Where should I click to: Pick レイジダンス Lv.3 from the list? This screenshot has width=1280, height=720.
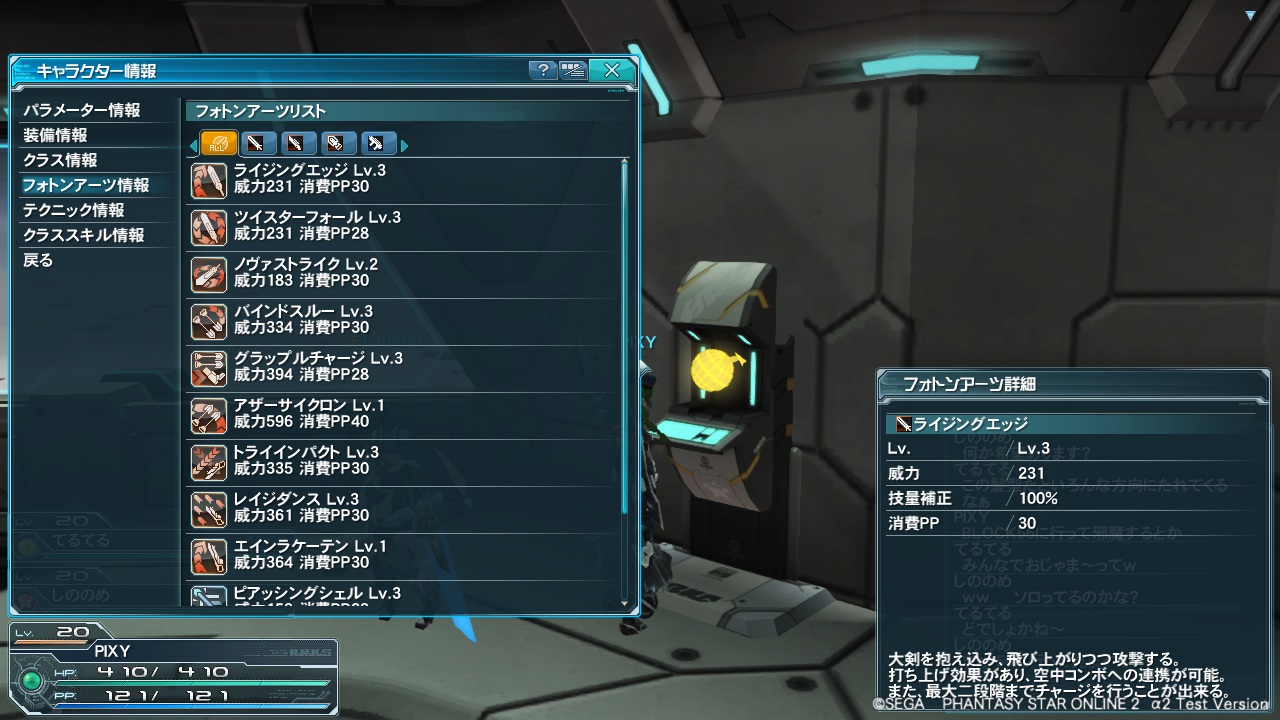400,508
